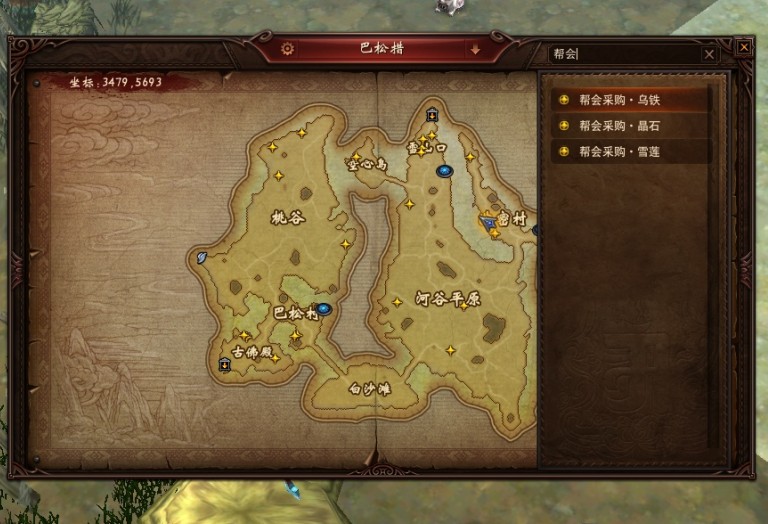Click the 白沙滩 location label
Viewport: 768px width, 524px height.
368,389
